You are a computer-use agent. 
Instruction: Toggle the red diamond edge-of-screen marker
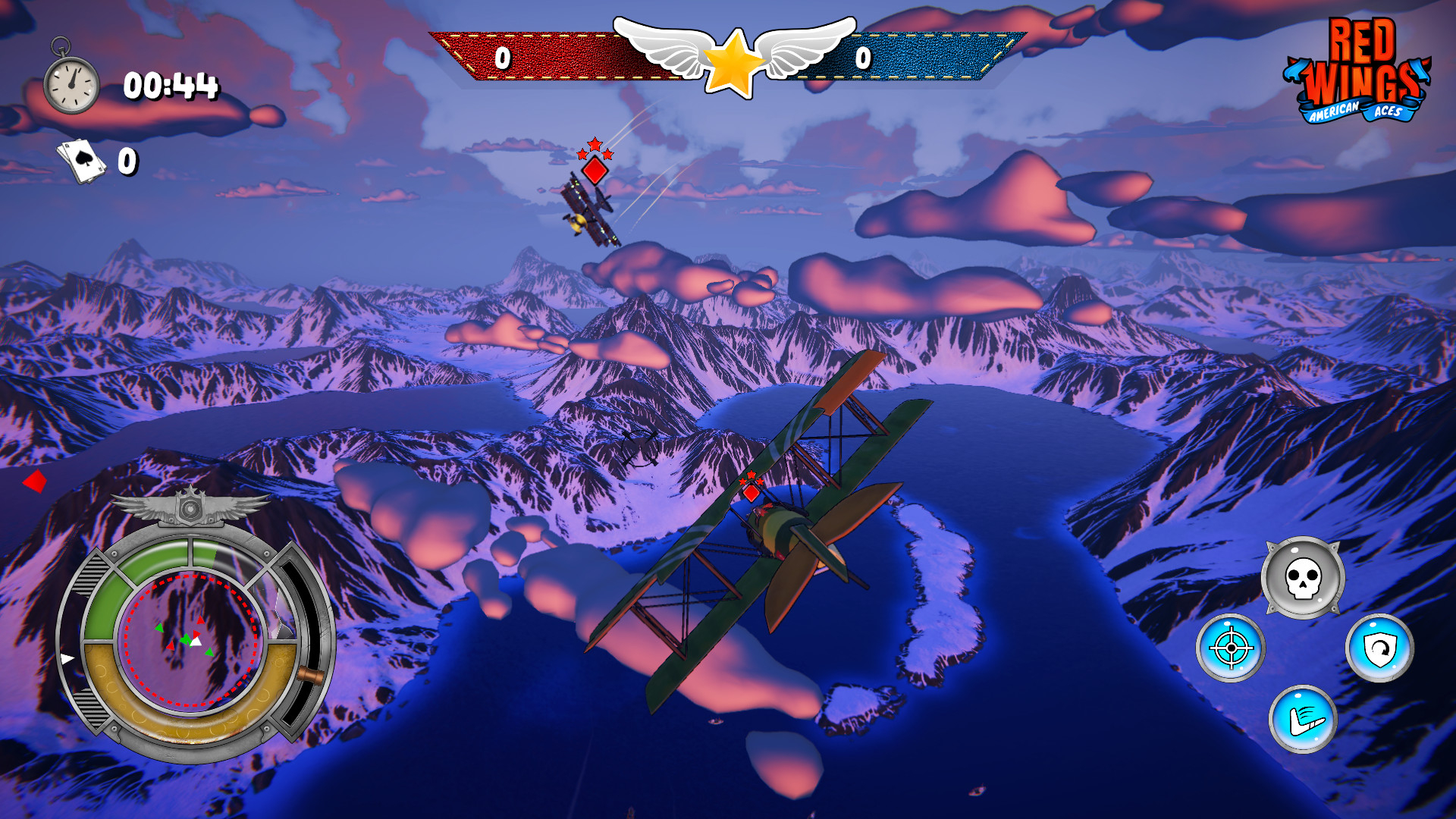pos(33,479)
